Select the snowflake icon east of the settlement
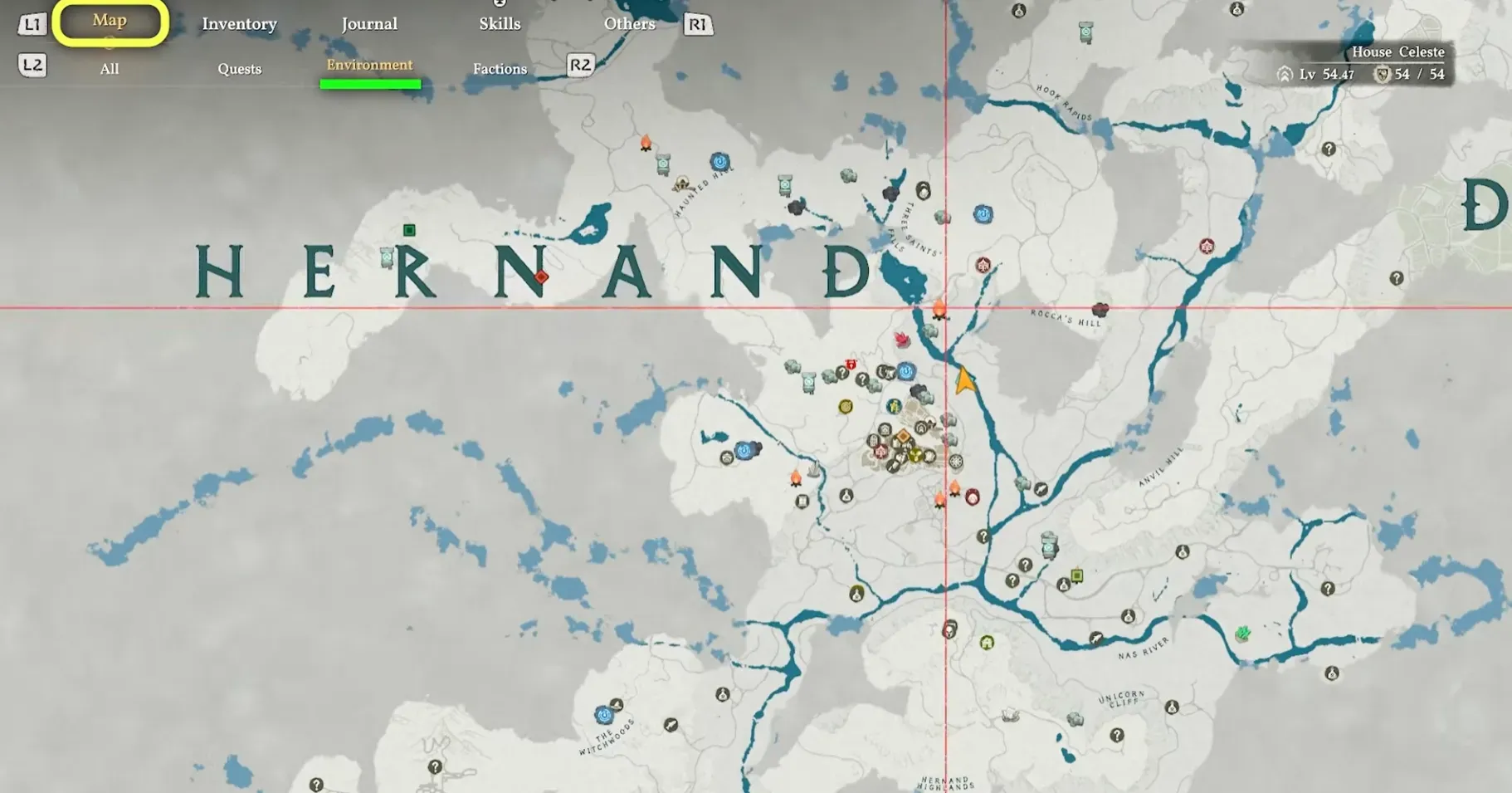The width and height of the screenshot is (1512, 793). pos(956,462)
